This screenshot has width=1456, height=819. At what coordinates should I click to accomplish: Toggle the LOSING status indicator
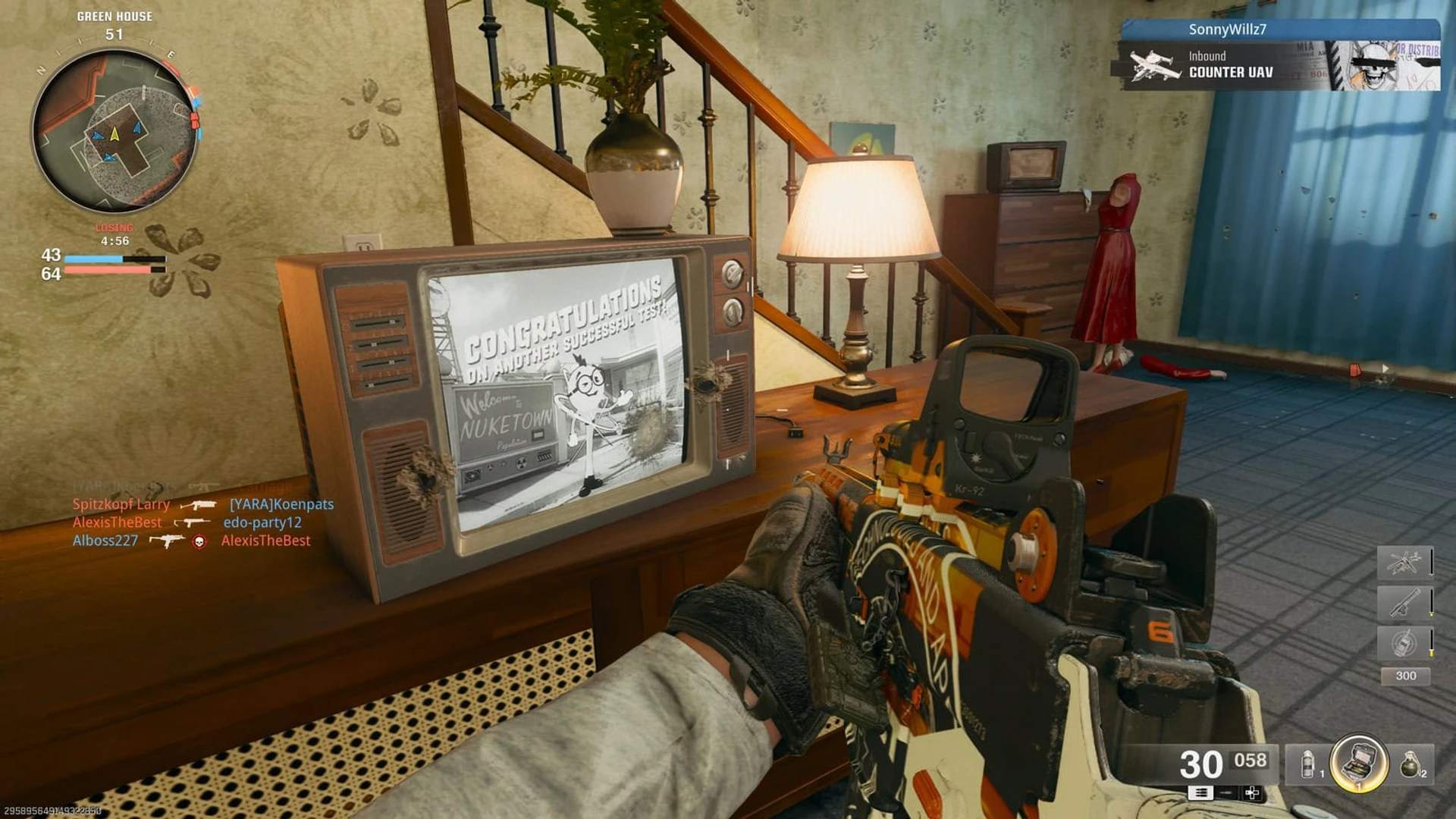[x=113, y=227]
